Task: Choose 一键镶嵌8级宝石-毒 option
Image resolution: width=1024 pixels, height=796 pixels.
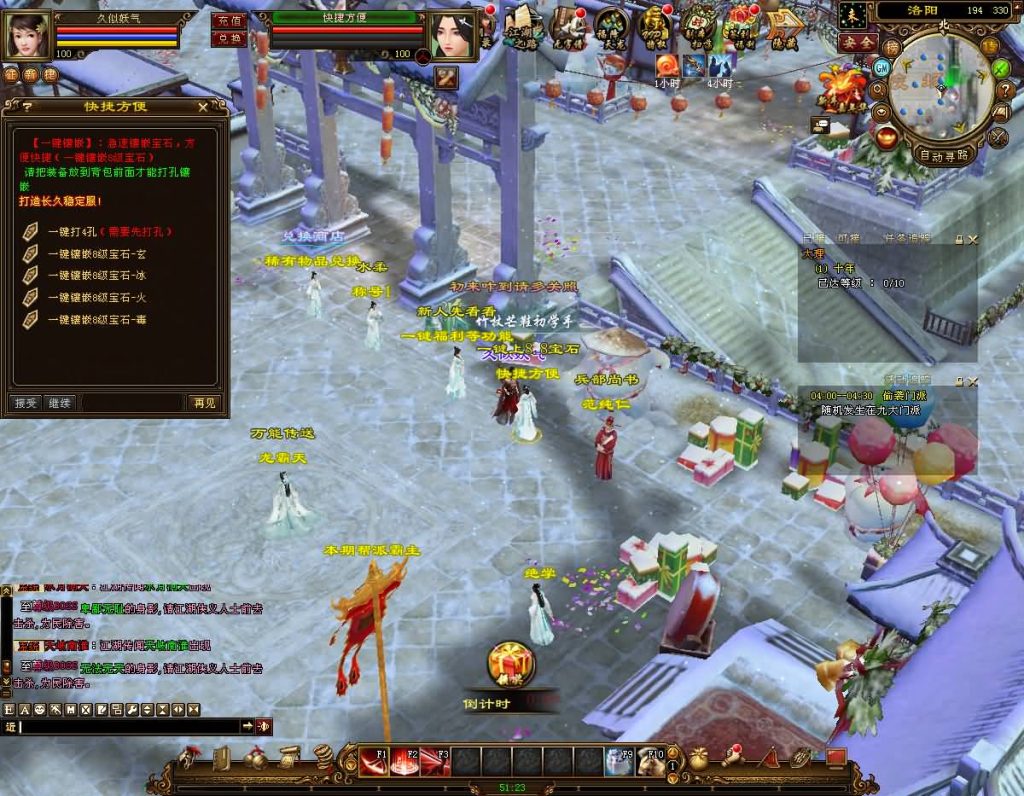Action: [x=95, y=319]
